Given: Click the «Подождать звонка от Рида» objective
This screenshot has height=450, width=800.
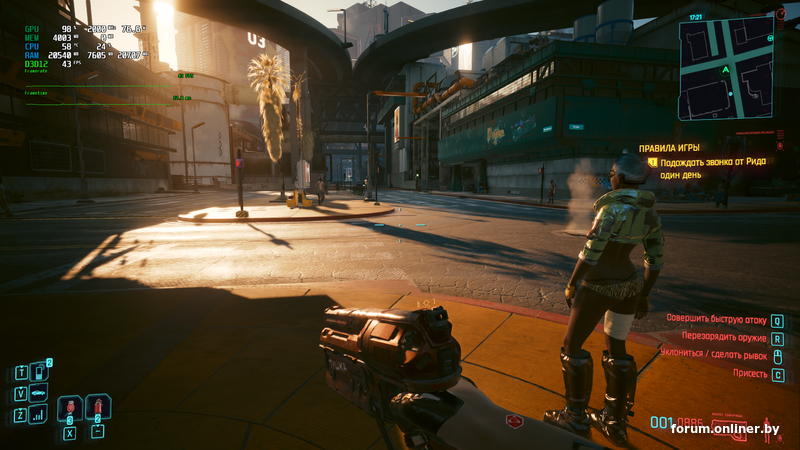Looking at the screenshot, I should point(712,161).
